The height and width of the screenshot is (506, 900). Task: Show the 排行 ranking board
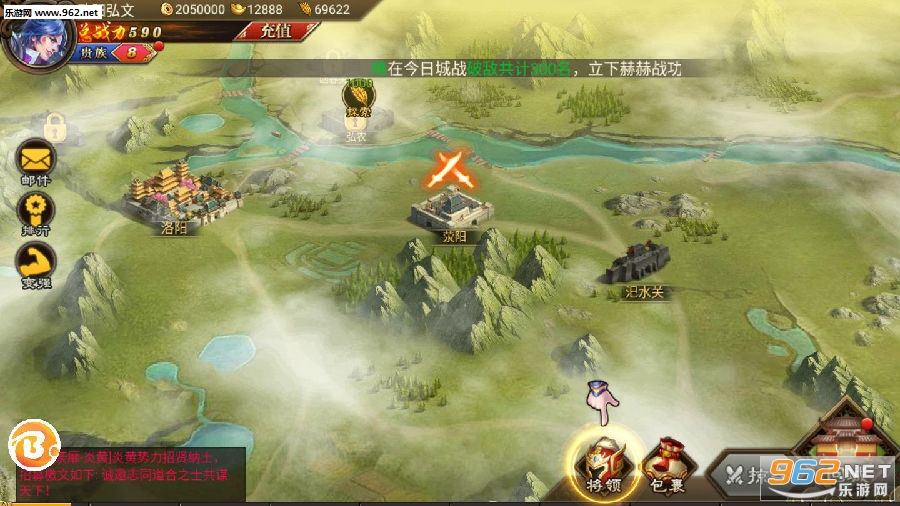tap(36, 212)
